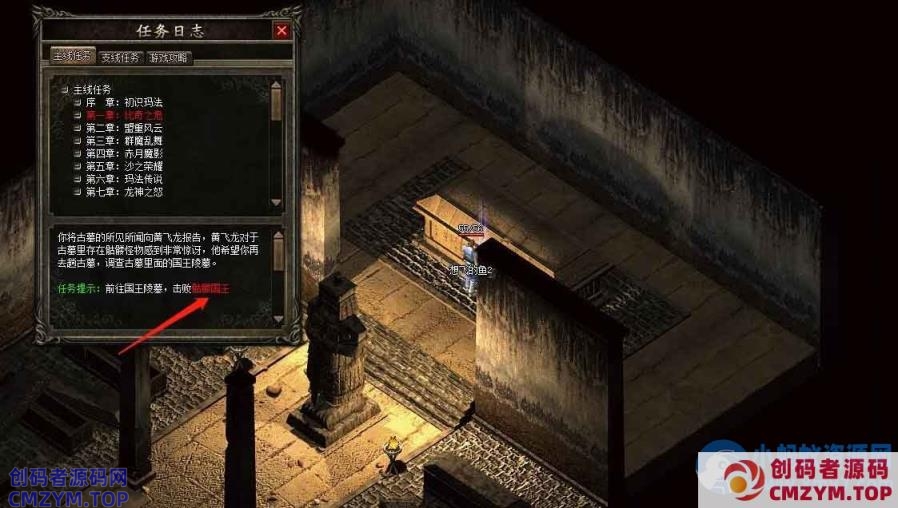The height and width of the screenshot is (508, 898).
Task: Show the 游戏攻略 game guide tab
Action: click(169, 57)
